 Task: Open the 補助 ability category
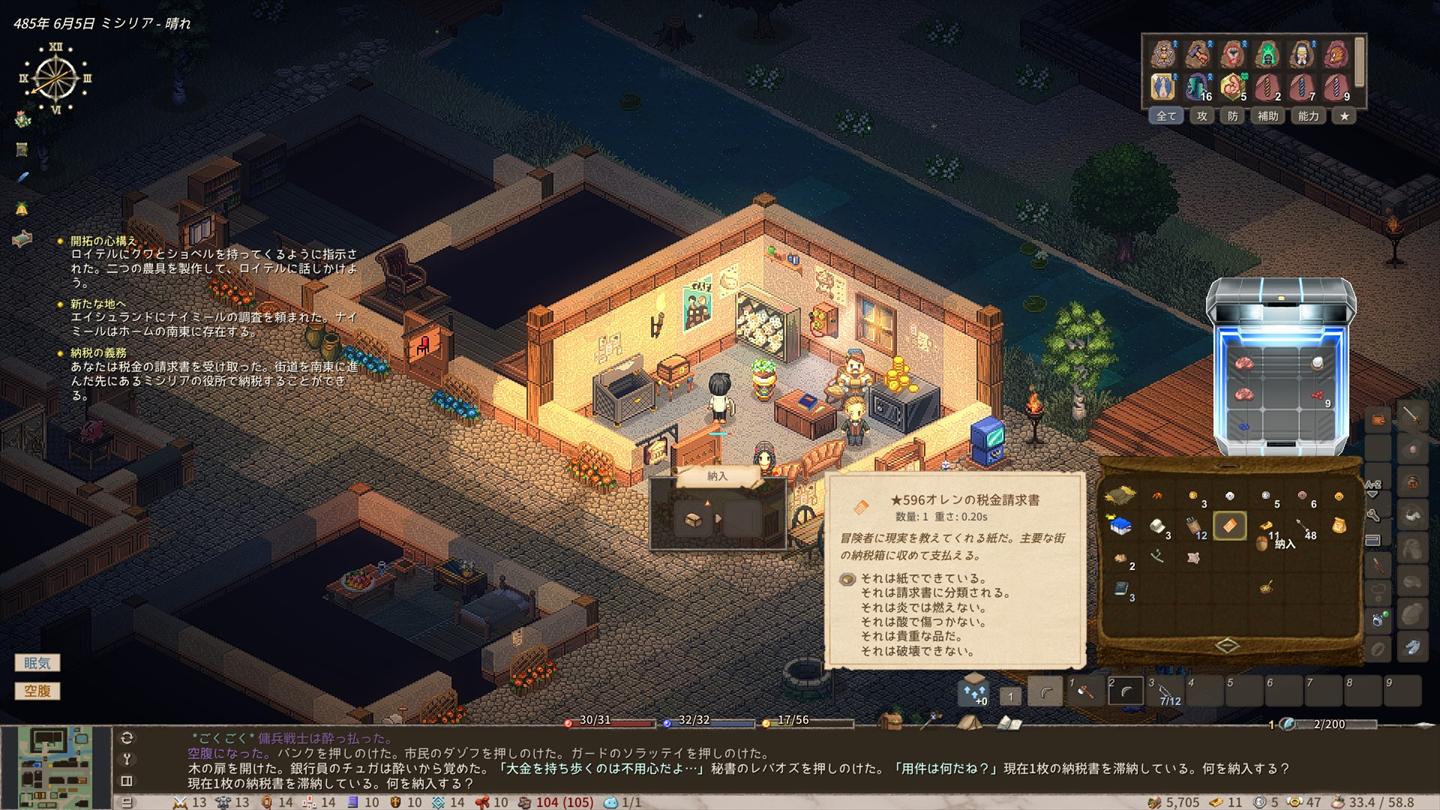pos(1268,116)
